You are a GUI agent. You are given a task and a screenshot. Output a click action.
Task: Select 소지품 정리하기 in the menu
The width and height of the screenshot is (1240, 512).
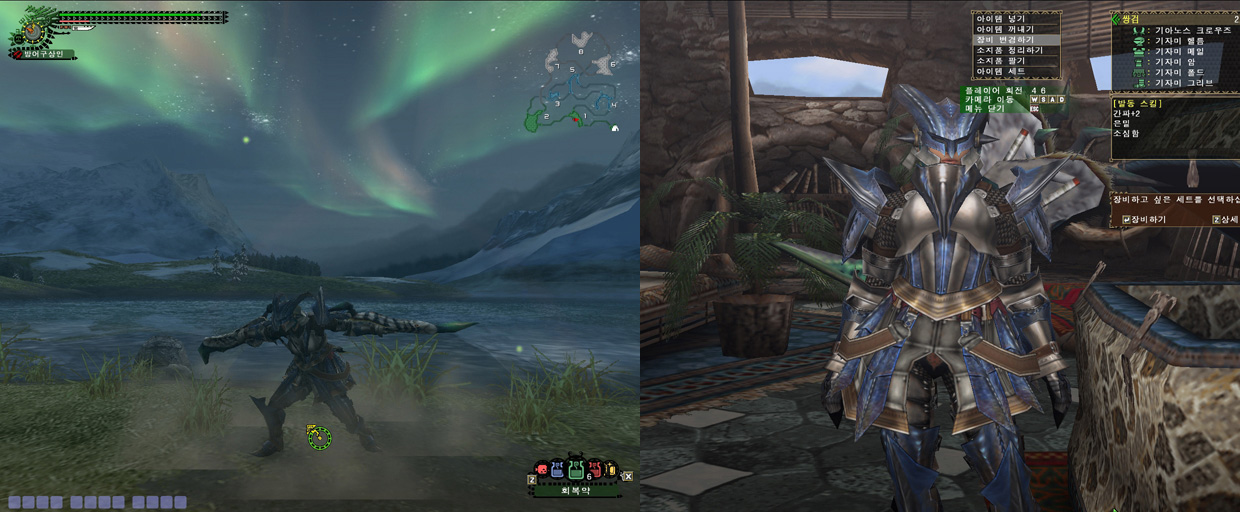[x=1009, y=50]
